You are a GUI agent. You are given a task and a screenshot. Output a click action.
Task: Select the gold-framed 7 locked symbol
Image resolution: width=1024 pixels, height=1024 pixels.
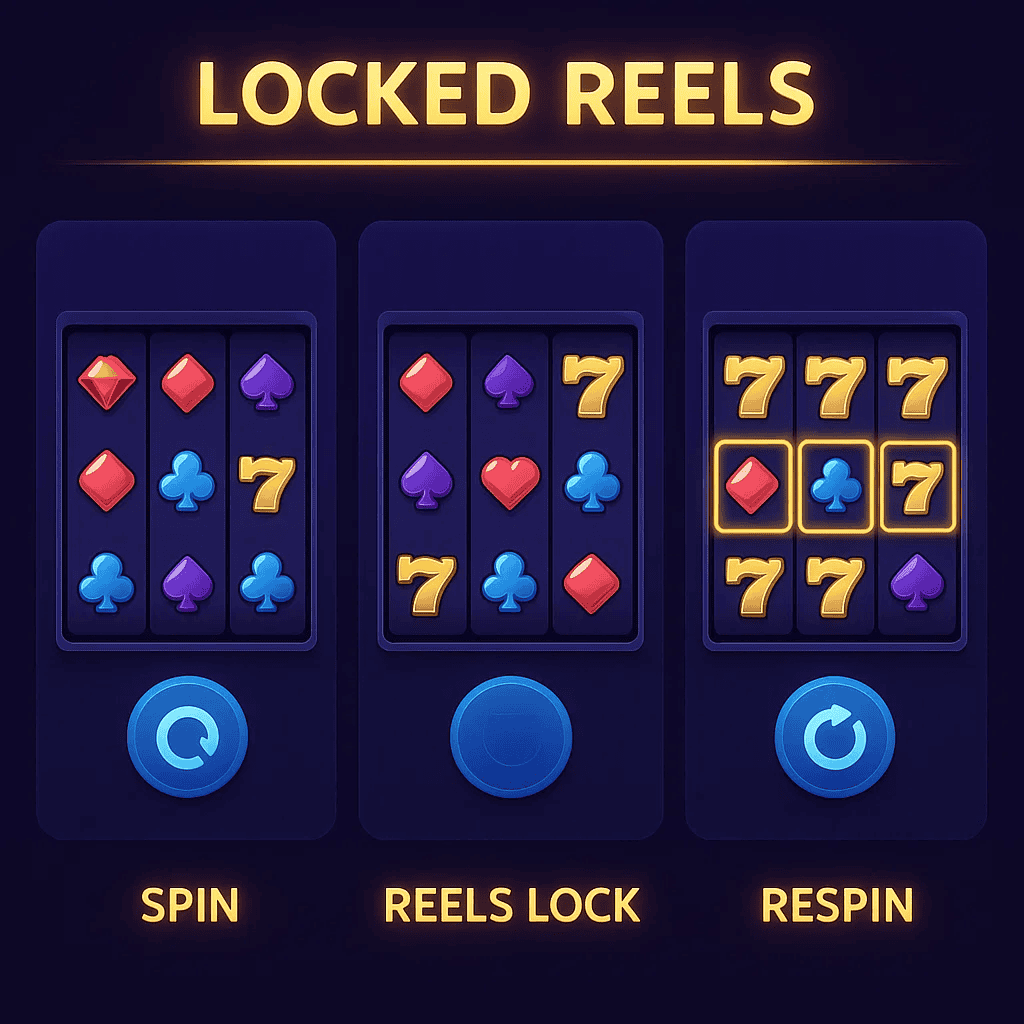(918, 485)
